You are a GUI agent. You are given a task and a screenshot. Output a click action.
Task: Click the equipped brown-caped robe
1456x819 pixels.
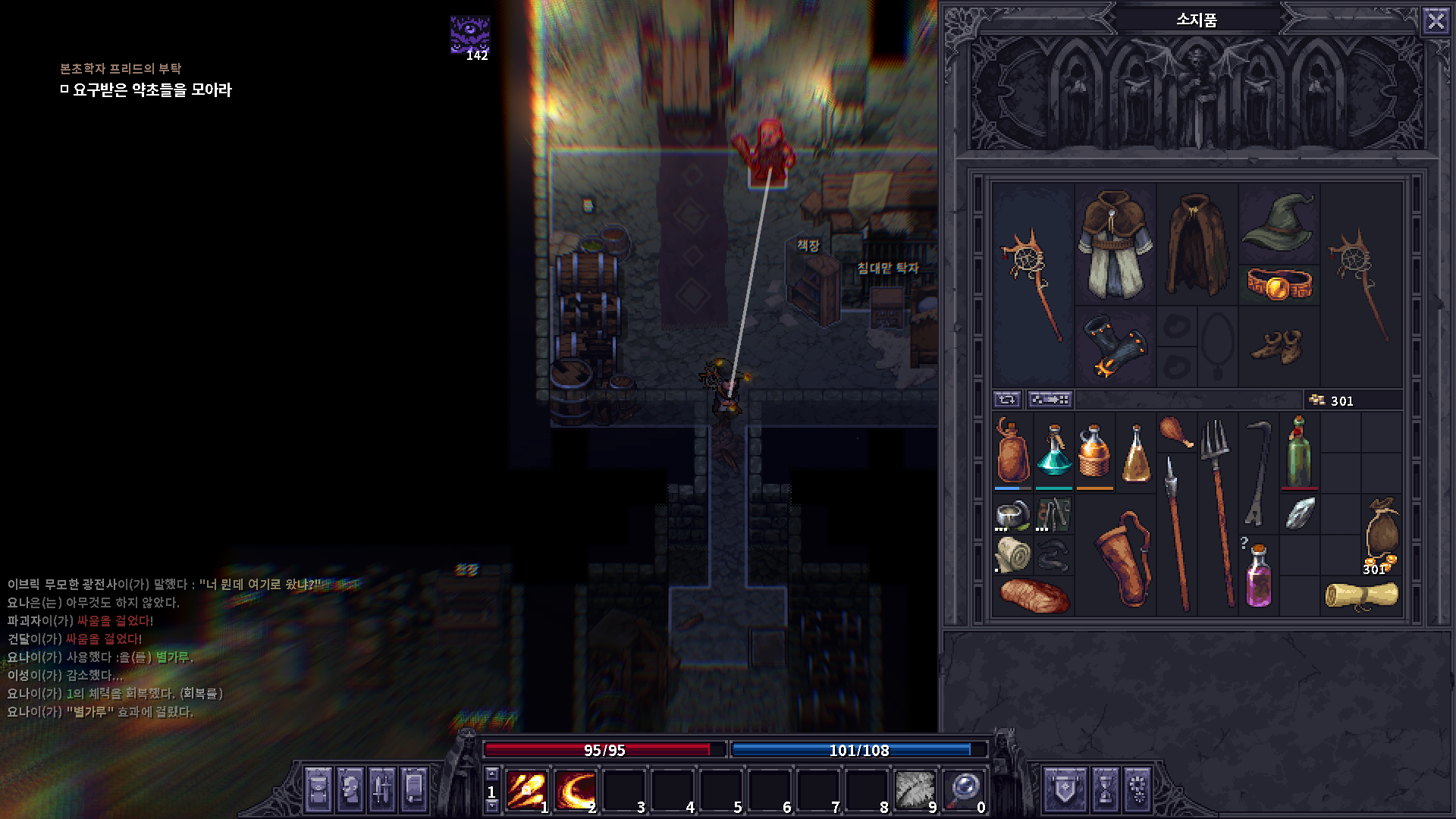1114,244
